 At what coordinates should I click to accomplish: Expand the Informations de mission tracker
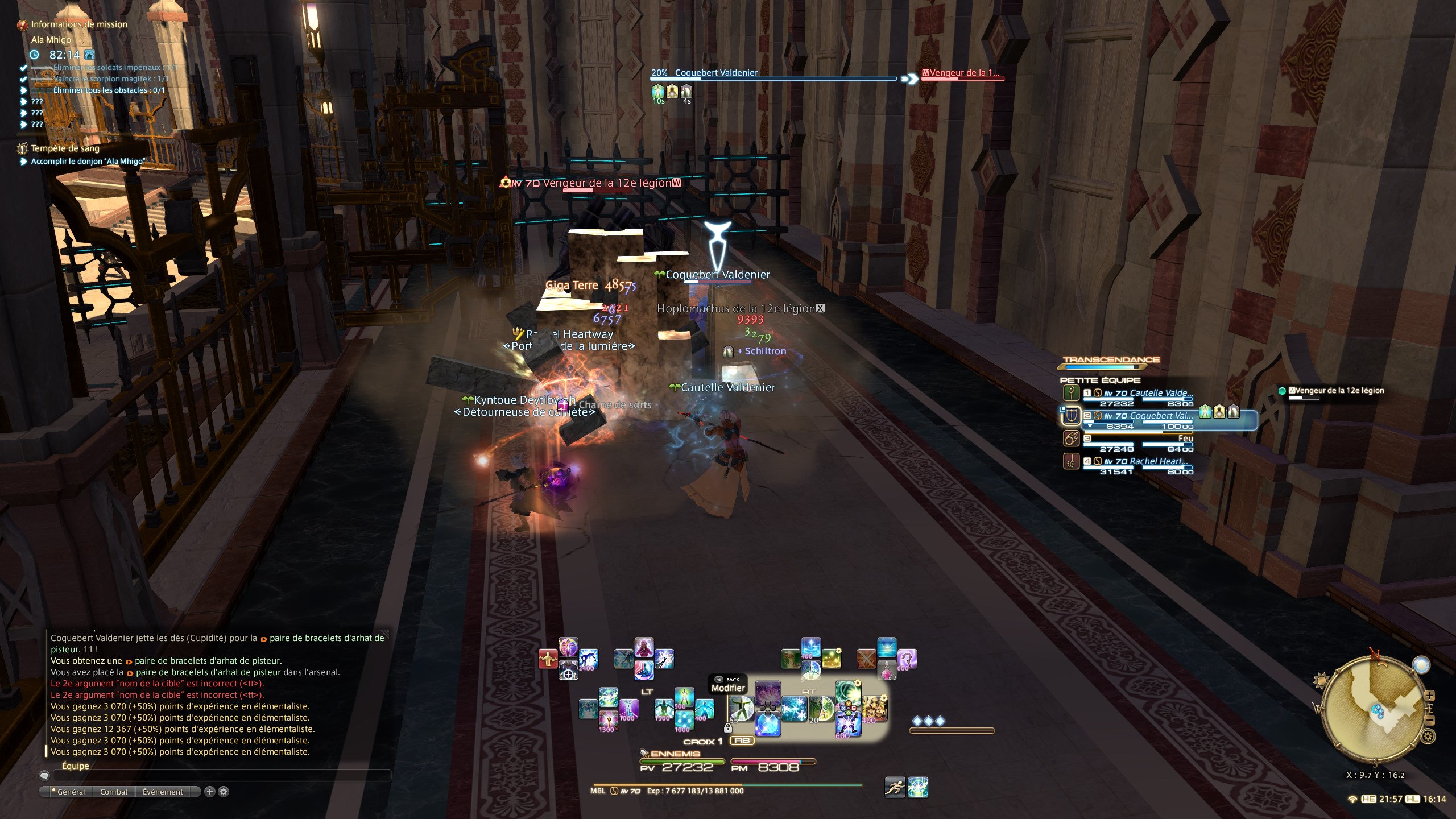[x=78, y=24]
